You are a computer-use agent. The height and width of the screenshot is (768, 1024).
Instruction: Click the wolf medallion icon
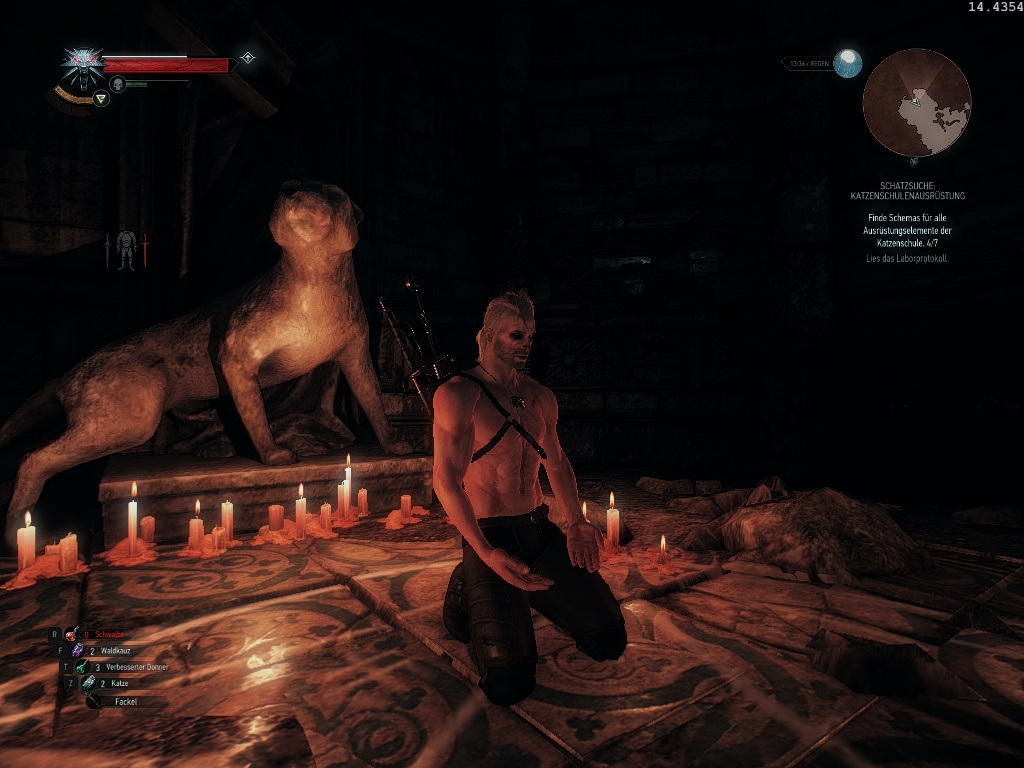(x=81, y=64)
